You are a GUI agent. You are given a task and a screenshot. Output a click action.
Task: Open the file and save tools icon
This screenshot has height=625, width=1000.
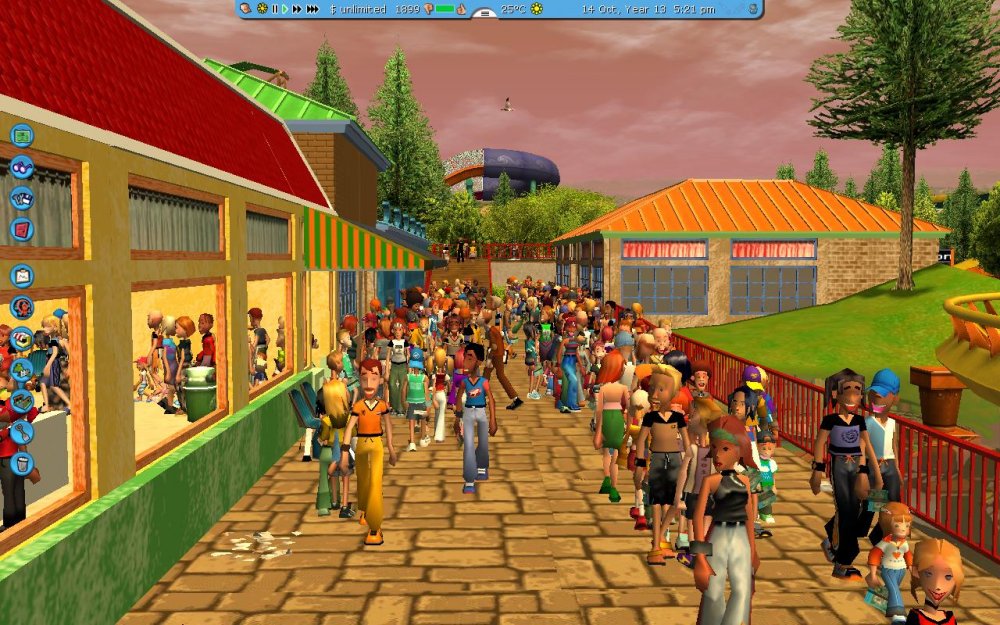tap(22, 198)
